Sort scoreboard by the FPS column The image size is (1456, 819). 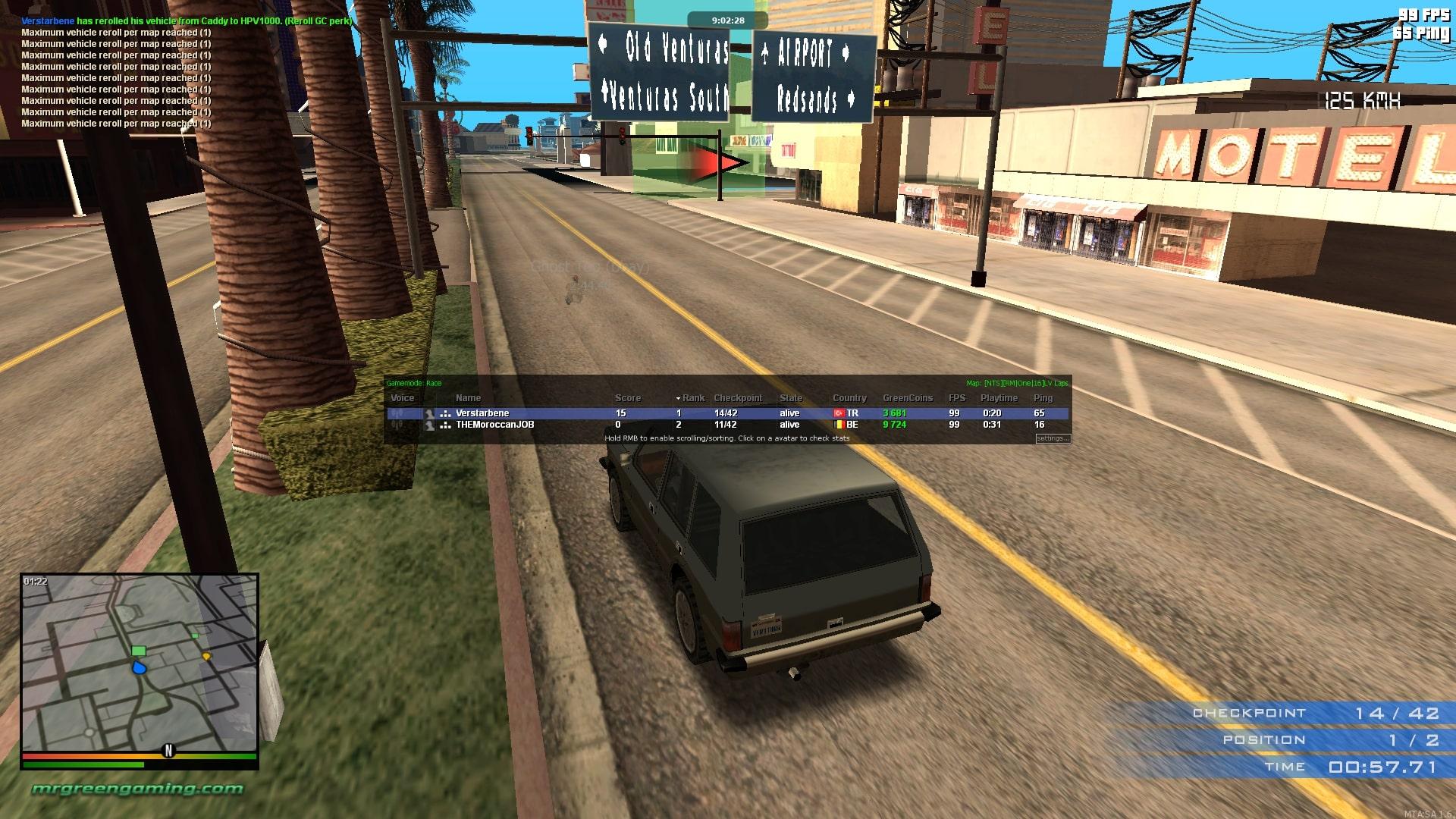956,398
